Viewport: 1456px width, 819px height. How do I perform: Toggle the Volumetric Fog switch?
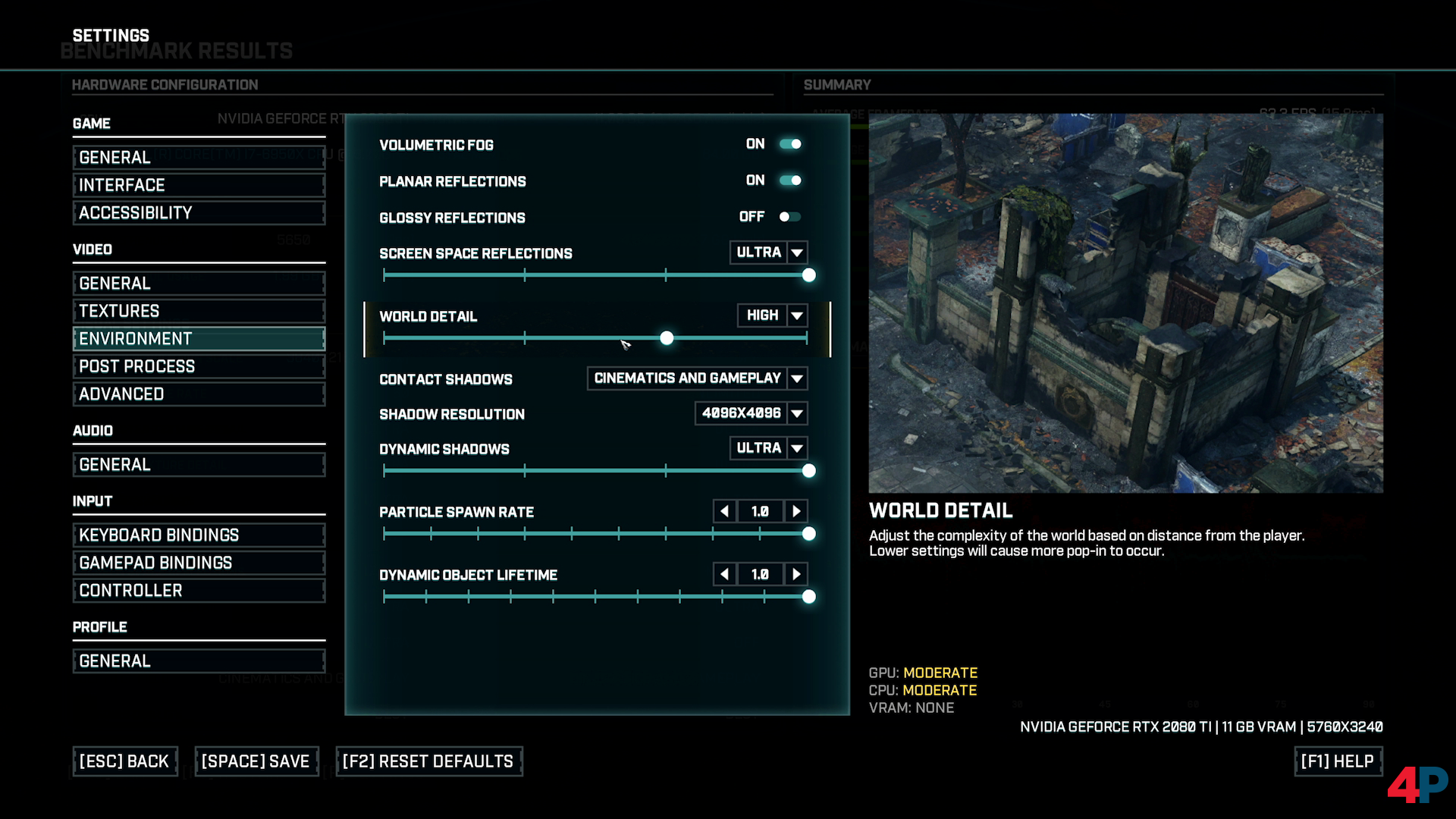pyautogui.click(x=790, y=144)
